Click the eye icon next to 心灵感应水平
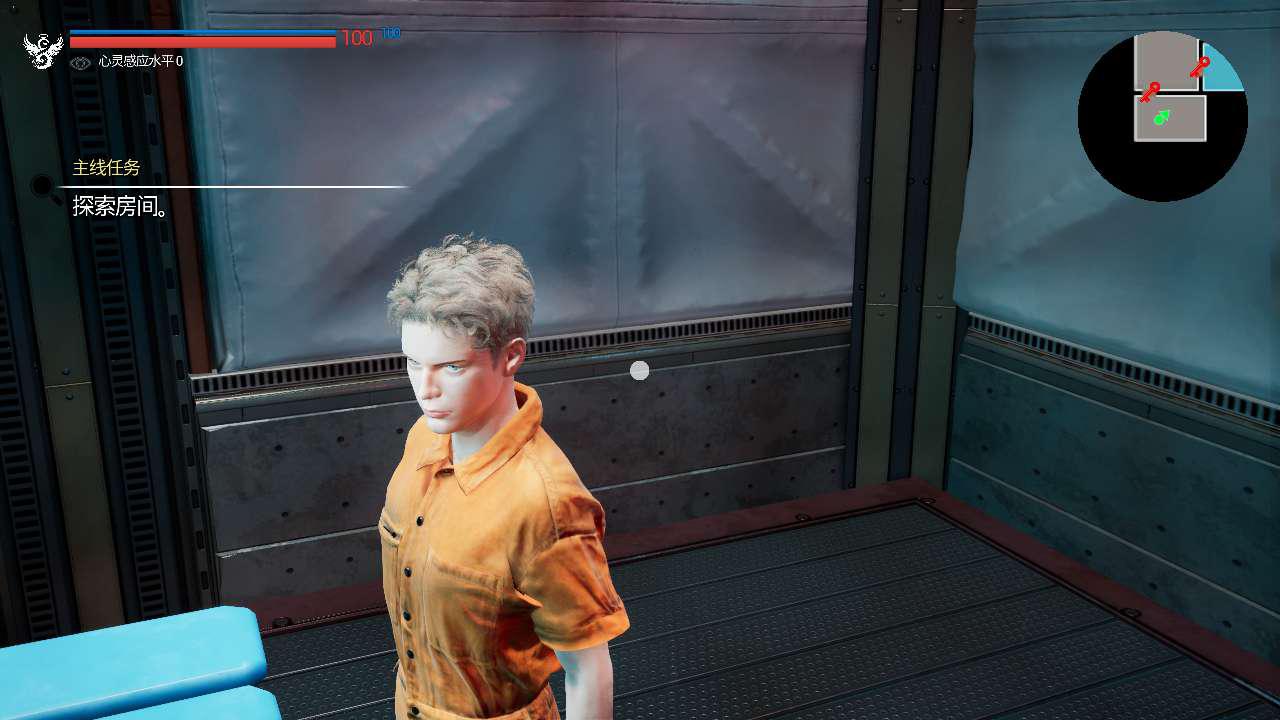The image size is (1280, 720). pos(81,63)
